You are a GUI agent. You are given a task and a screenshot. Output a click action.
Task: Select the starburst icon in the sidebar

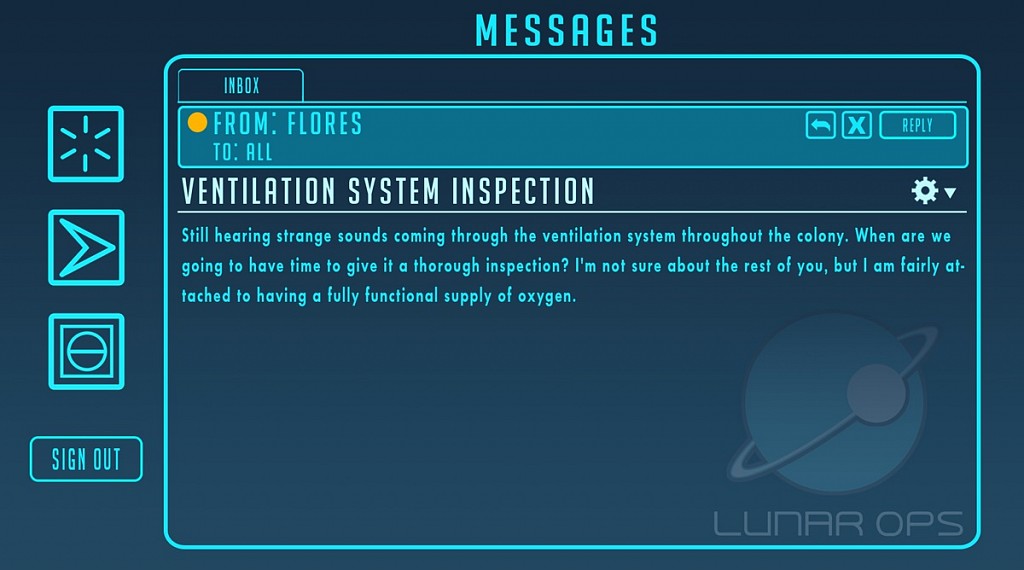pyautogui.click(x=86, y=144)
